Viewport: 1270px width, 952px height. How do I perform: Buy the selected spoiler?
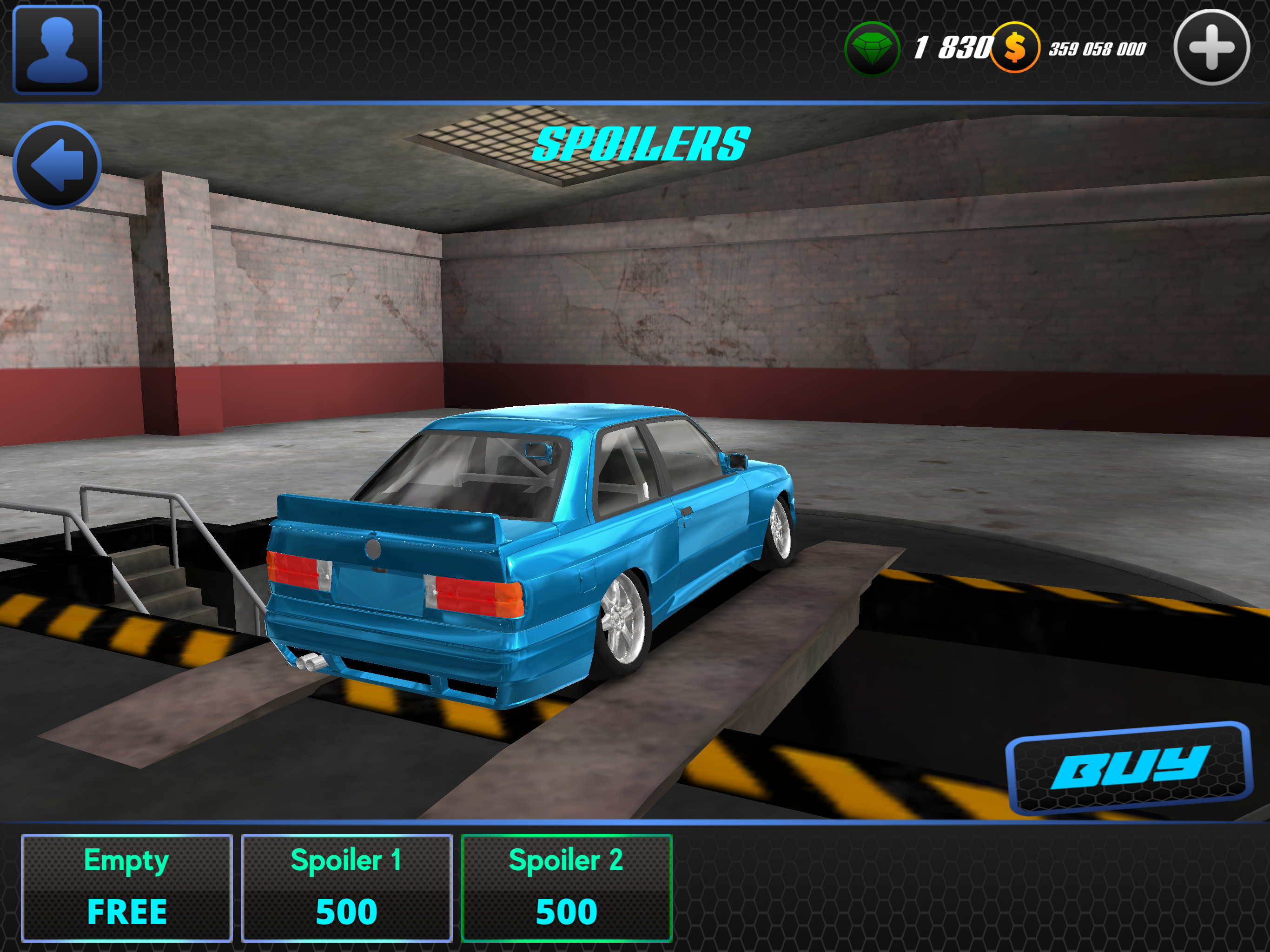(x=1129, y=768)
